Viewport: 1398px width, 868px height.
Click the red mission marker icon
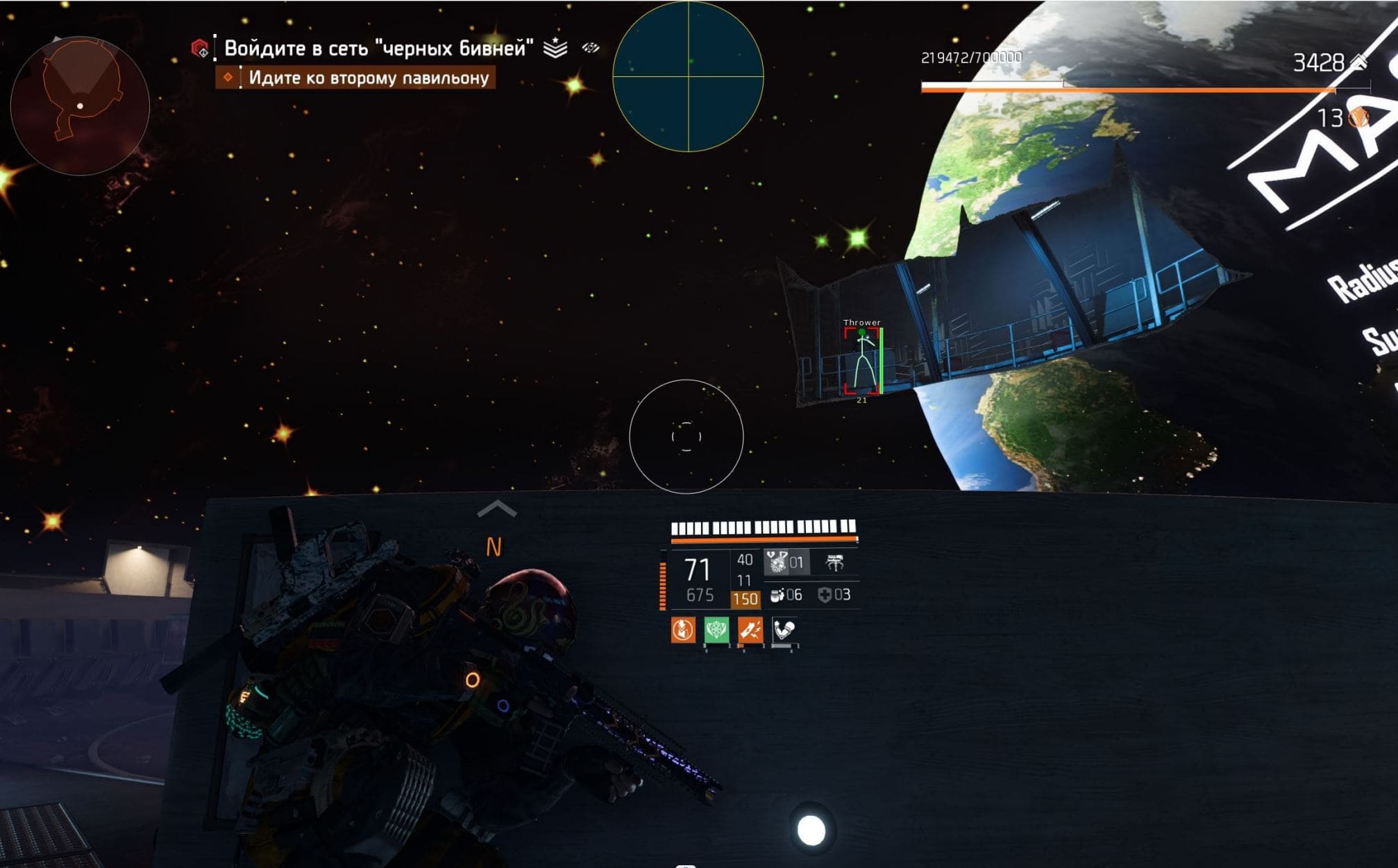200,49
